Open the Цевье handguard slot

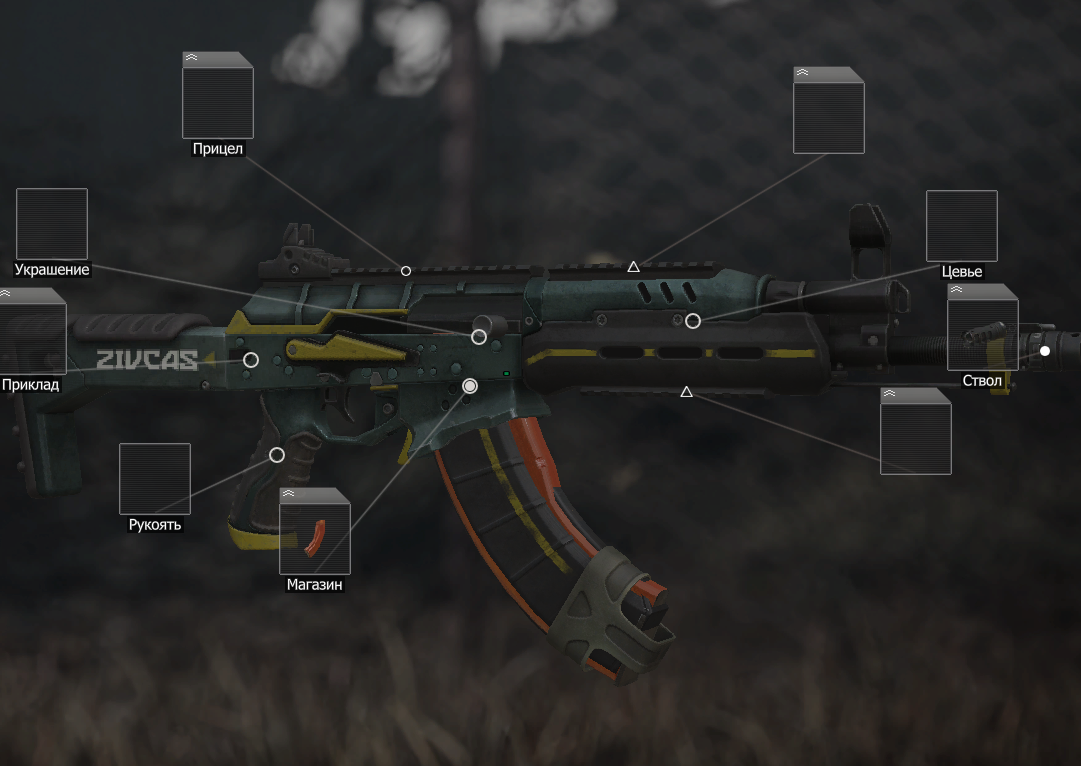pyautogui.click(x=961, y=226)
